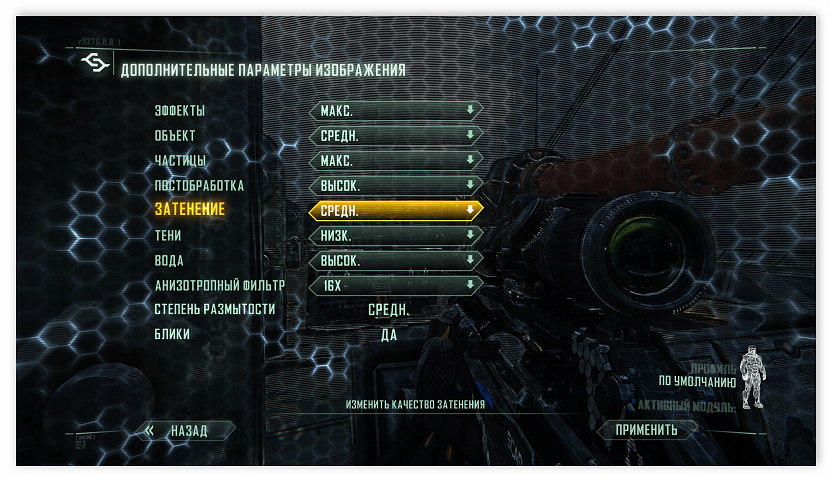This screenshot has width=832, height=482.
Task: Toggle the Блики option
Action: coord(389,335)
